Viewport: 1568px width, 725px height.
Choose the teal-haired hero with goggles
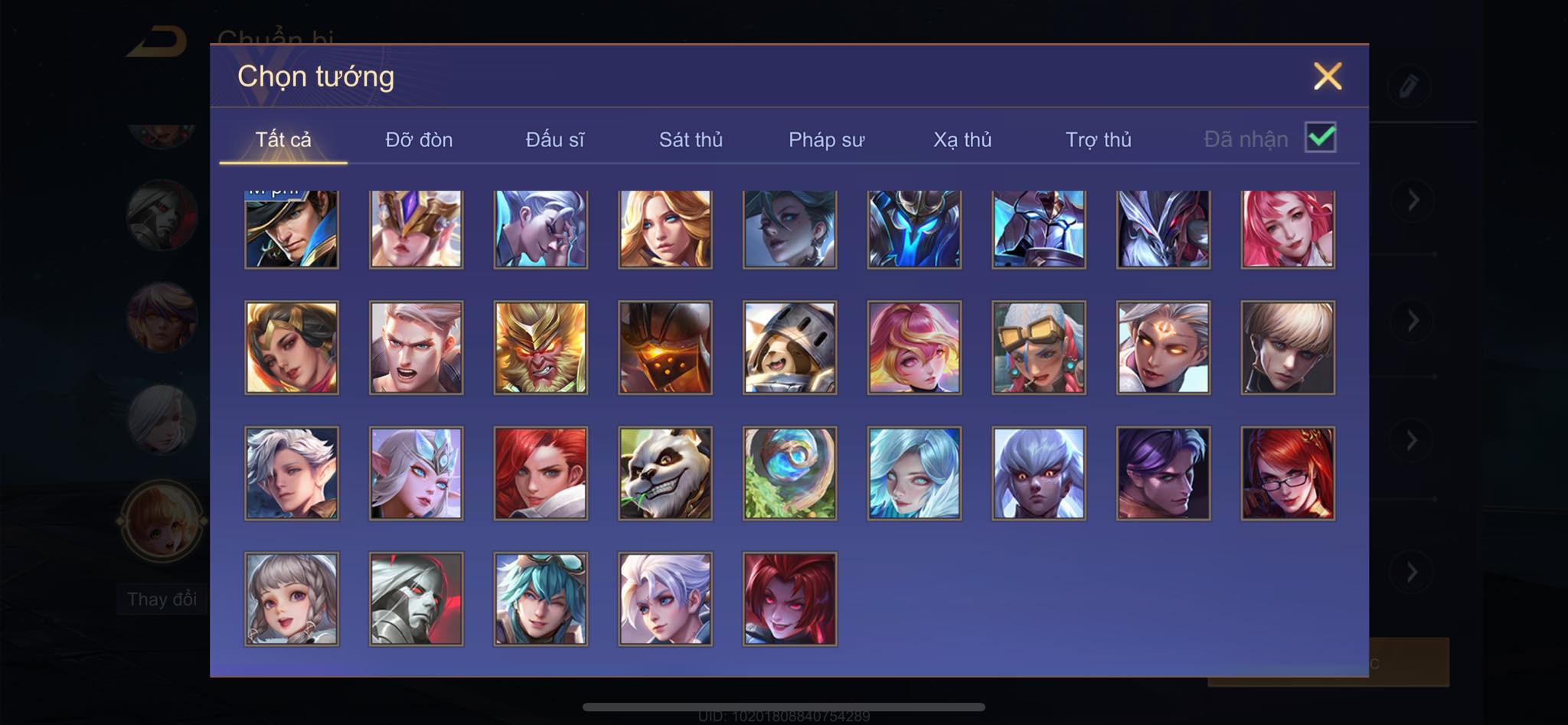[x=541, y=599]
